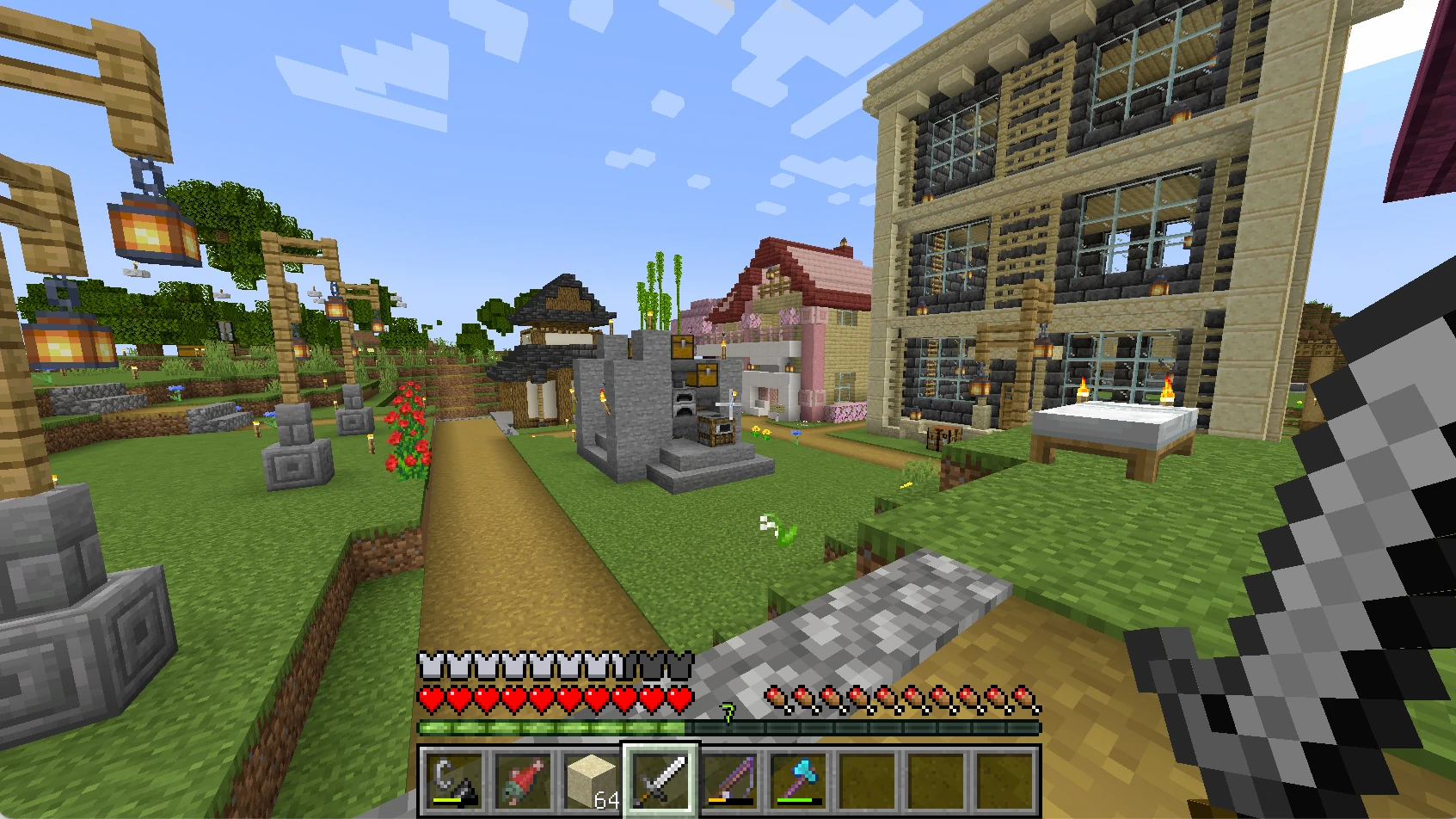This screenshot has width=1456, height=819.
Task: Equip the diamond axe from the hotbar
Action: pyautogui.click(x=799, y=780)
